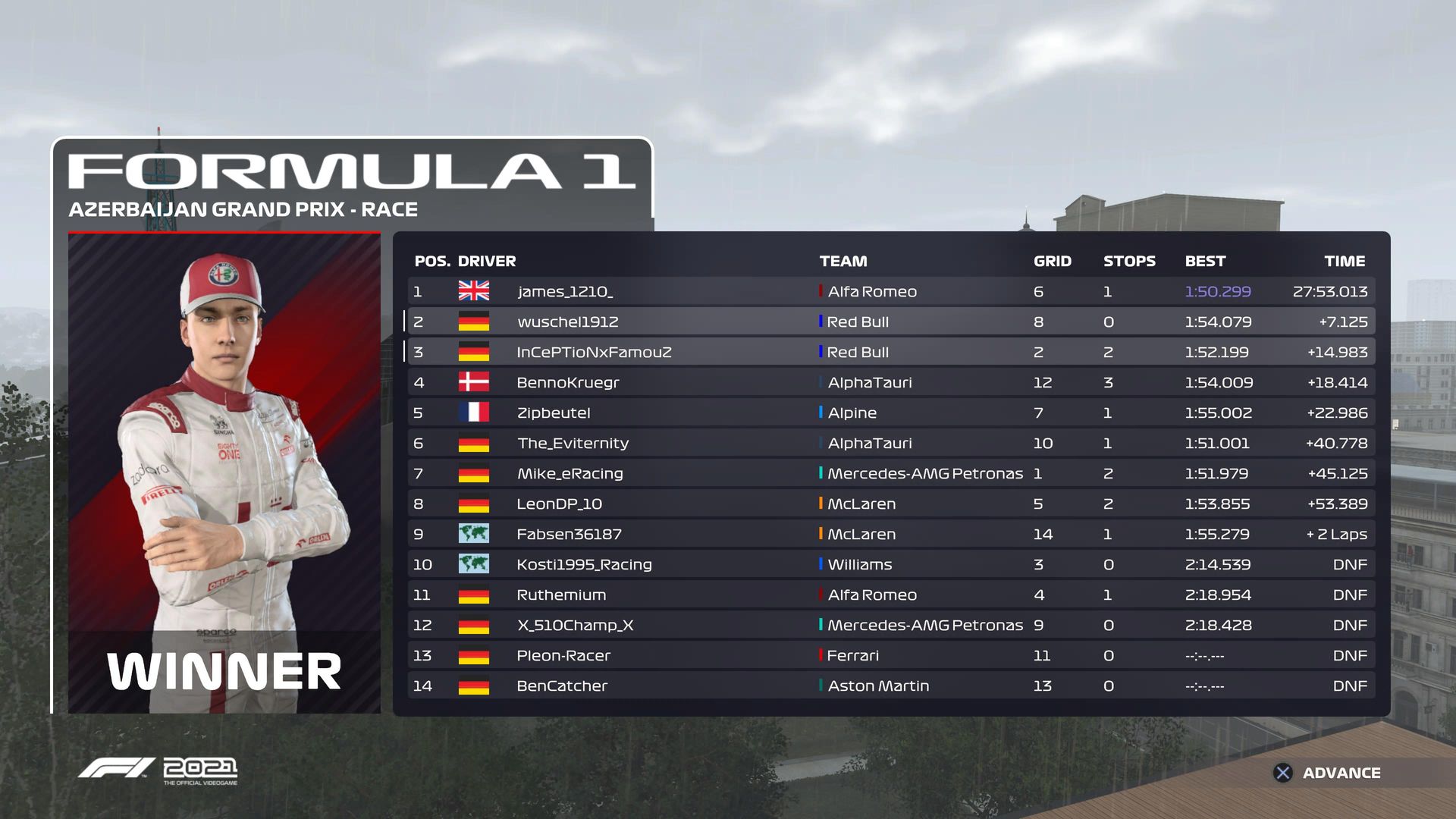Pick the Pleon-Racer Ferrari row
The image size is (1456, 819).
[x=890, y=655]
